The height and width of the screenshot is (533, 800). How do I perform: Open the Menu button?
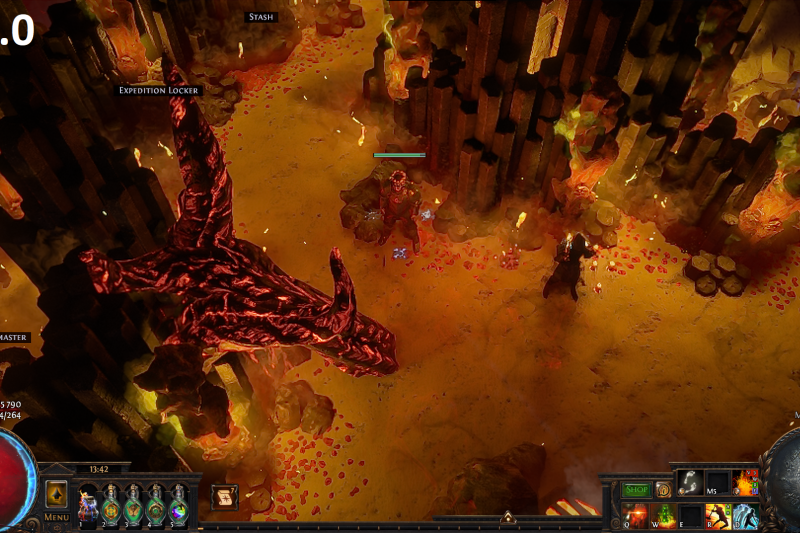click(56, 517)
